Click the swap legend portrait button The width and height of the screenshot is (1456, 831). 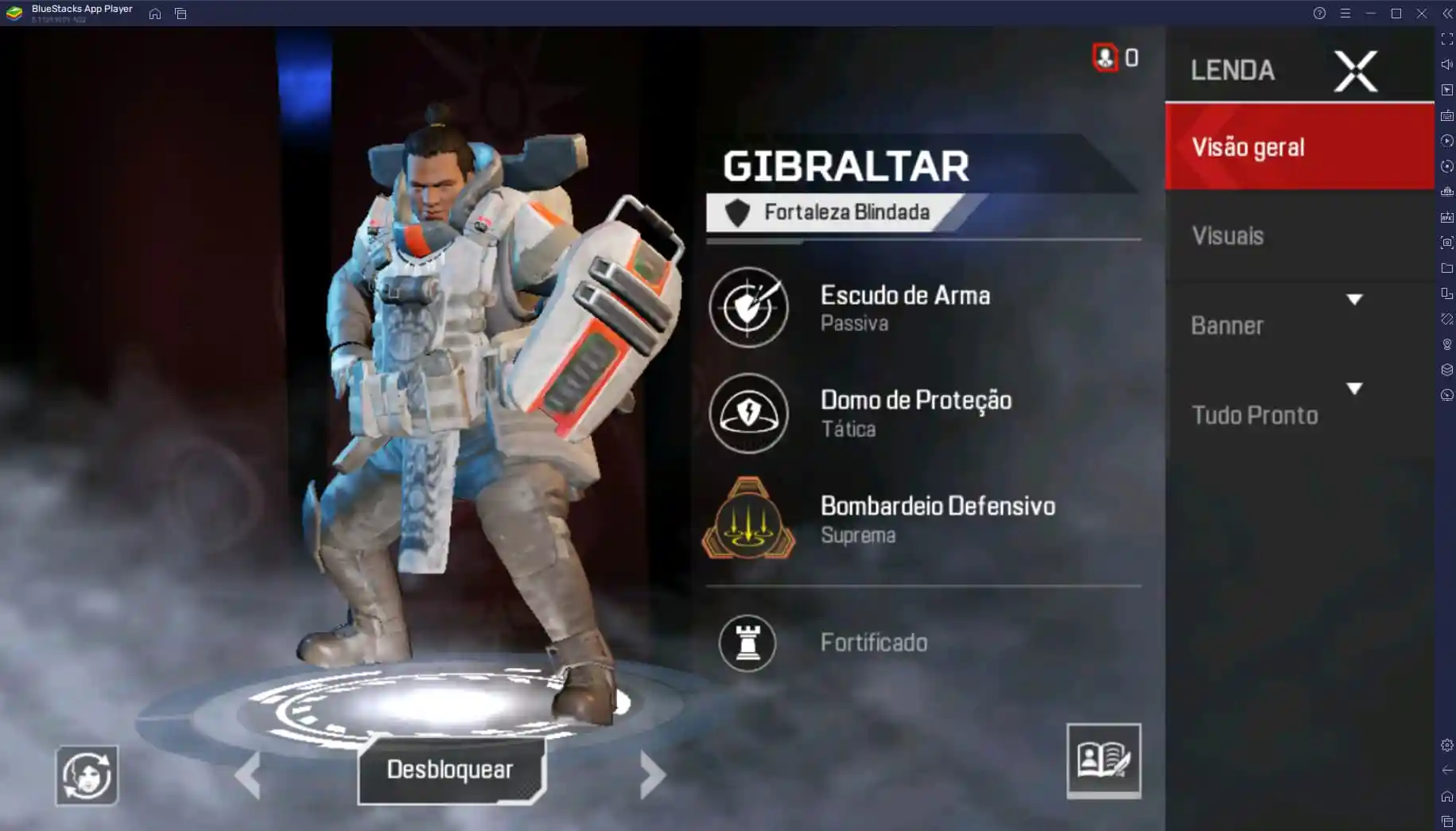click(87, 775)
